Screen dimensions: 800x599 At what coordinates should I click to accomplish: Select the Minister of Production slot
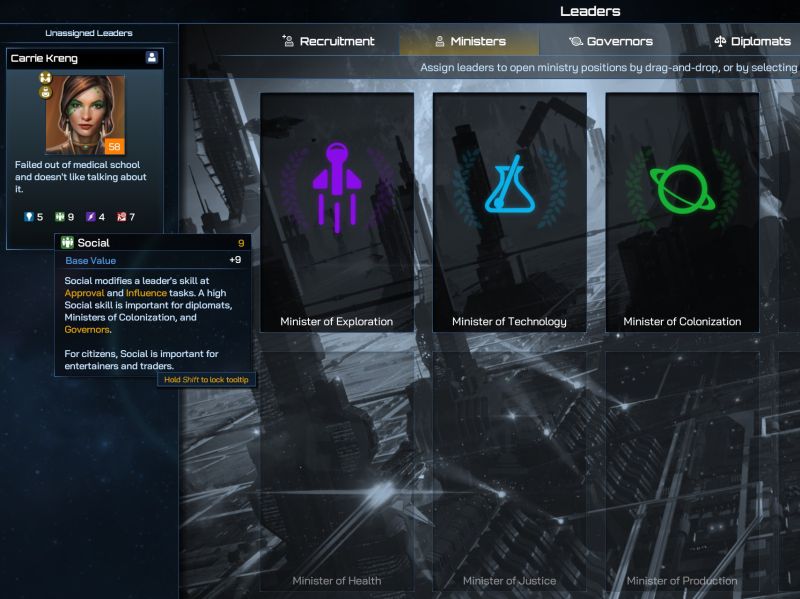pos(682,470)
